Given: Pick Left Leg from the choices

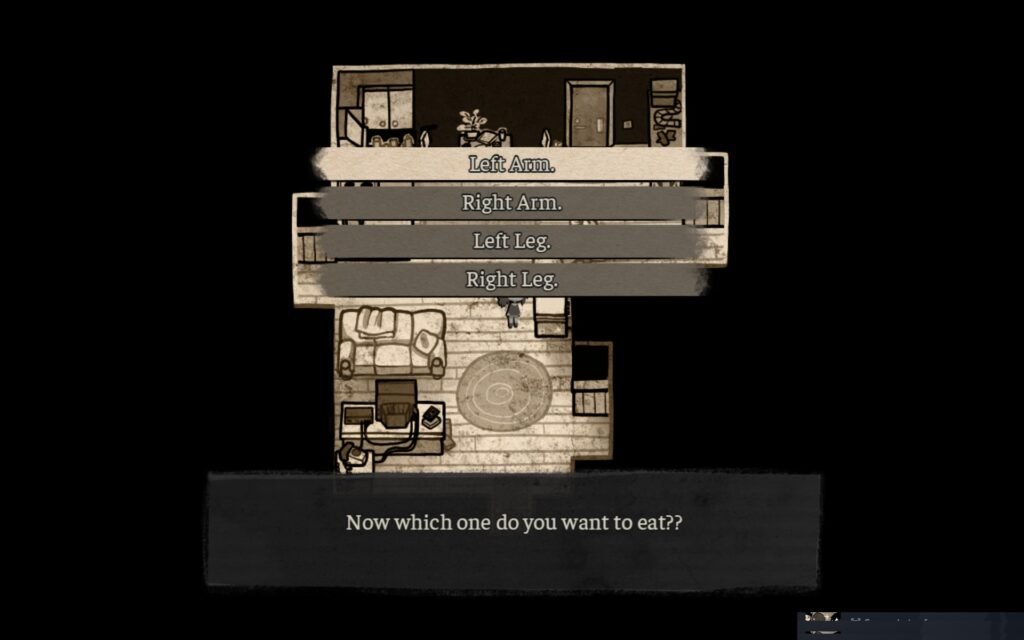Looking at the screenshot, I should pos(511,241).
